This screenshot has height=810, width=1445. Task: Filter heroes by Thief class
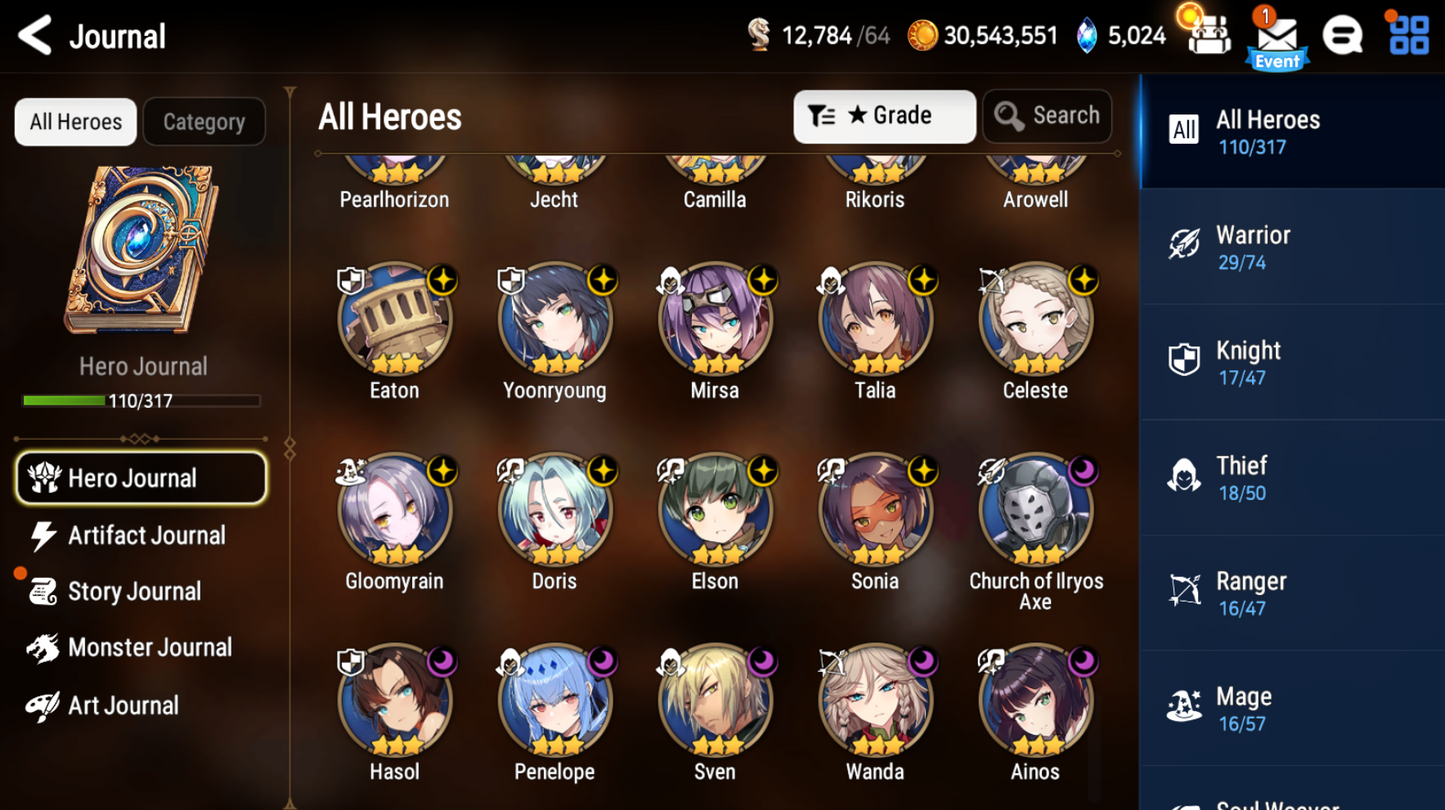[x=1291, y=476]
